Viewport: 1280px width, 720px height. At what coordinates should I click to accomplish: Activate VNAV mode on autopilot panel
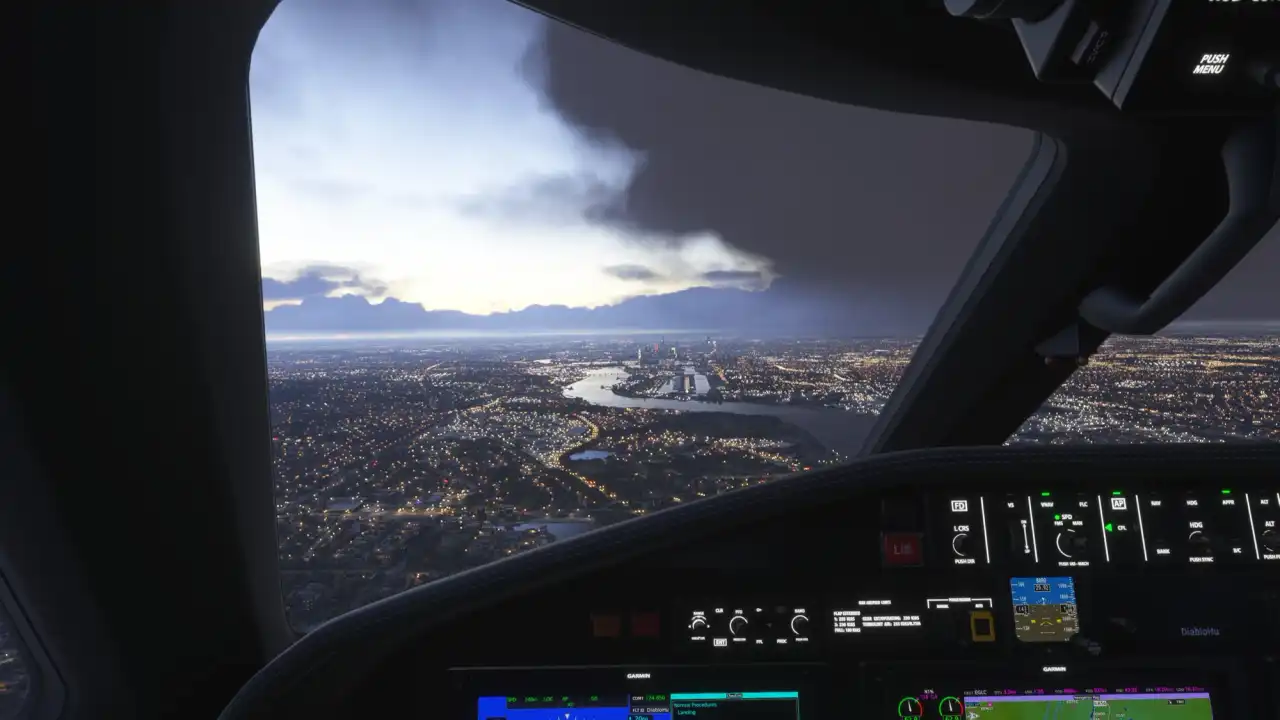tap(1046, 505)
